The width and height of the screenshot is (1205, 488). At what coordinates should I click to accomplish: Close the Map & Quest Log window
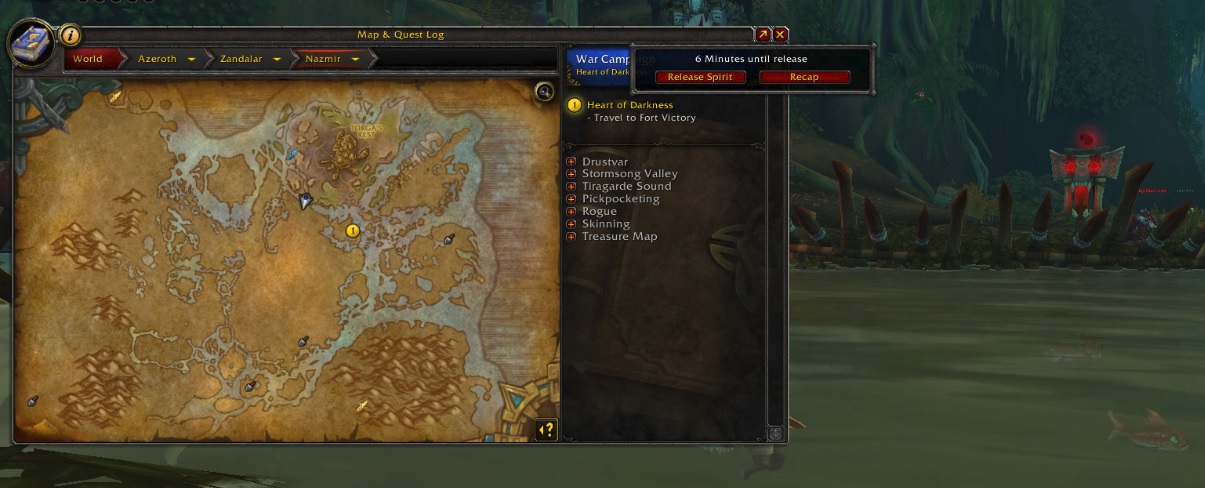point(781,34)
